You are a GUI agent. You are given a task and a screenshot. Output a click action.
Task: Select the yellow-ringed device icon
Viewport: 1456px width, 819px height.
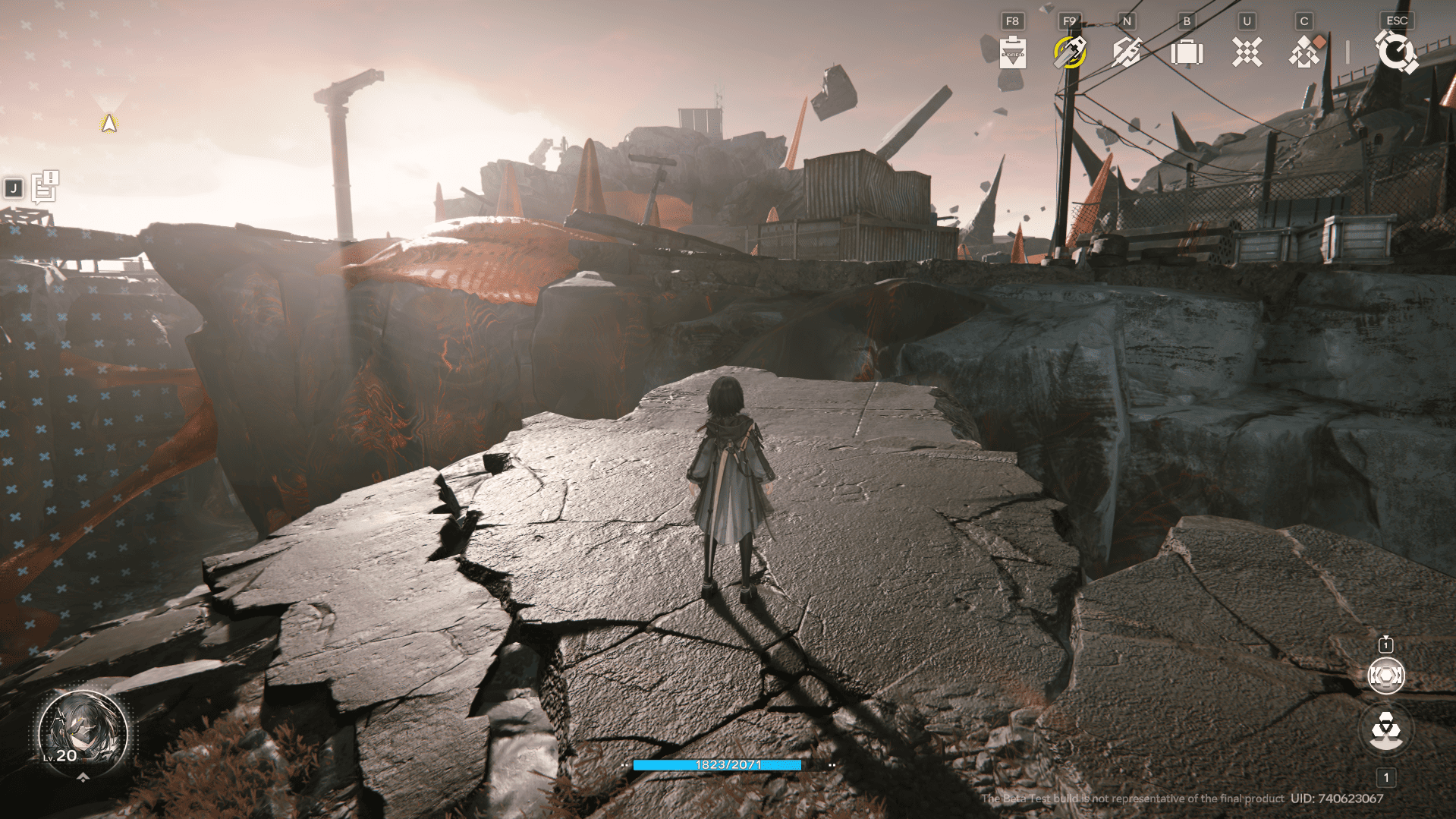[1070, 52]
